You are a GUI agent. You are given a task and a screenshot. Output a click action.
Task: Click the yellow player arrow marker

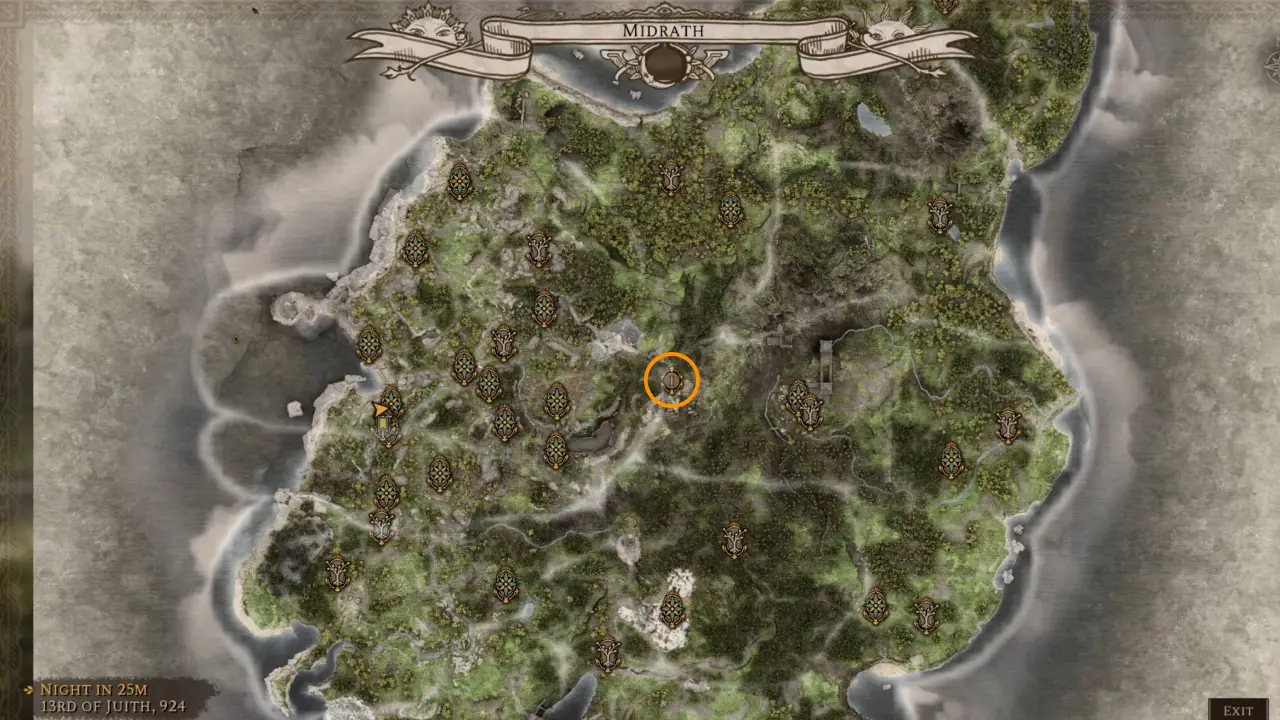380,409
